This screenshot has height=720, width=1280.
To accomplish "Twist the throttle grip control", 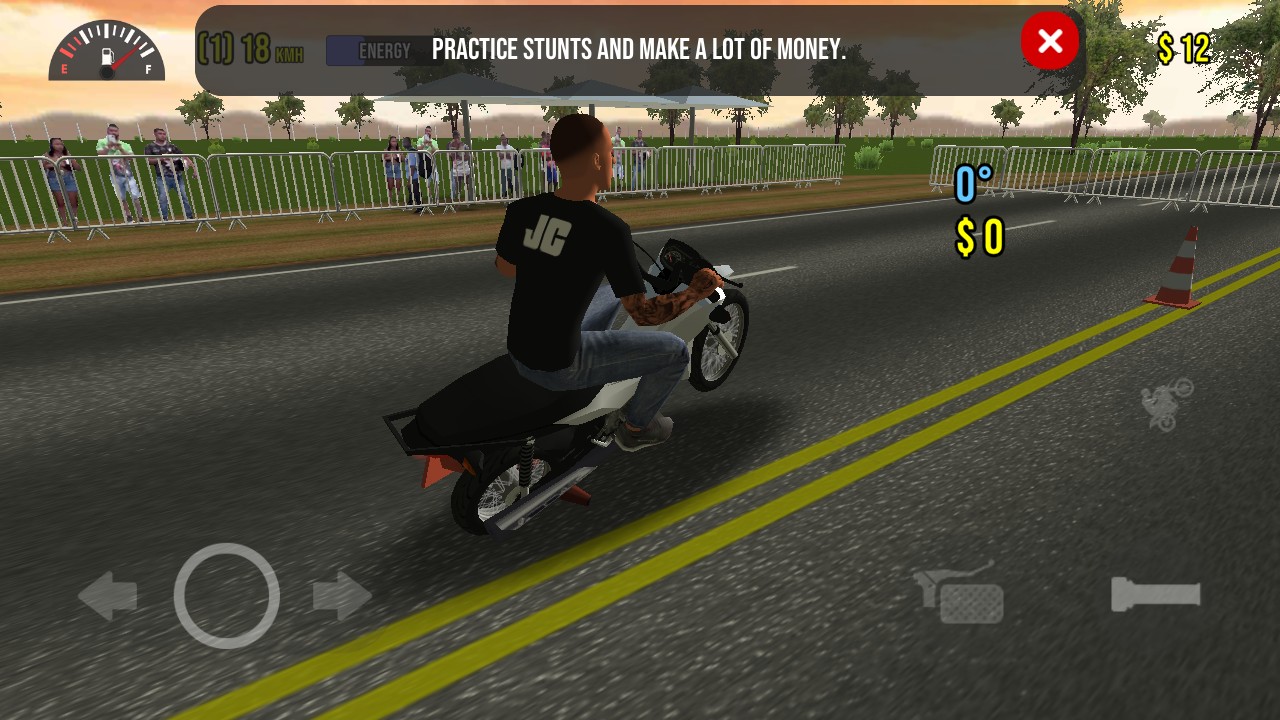I will pos(1156,595).
